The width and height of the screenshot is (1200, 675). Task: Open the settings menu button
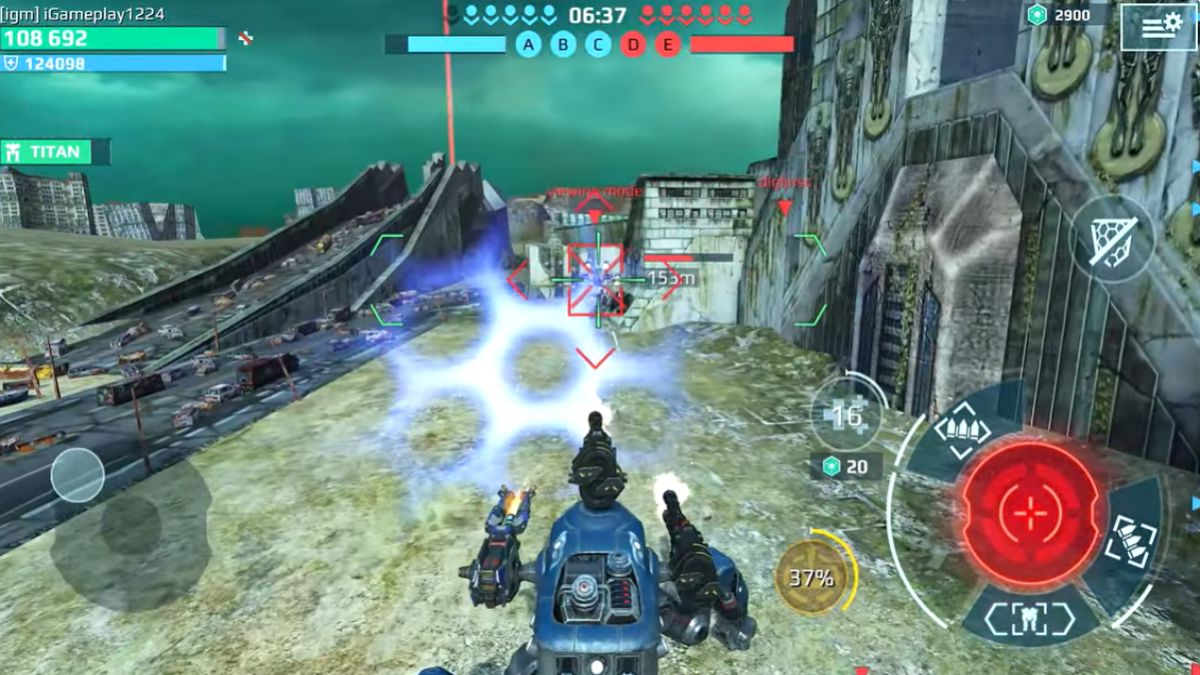tap(1158, 27)
